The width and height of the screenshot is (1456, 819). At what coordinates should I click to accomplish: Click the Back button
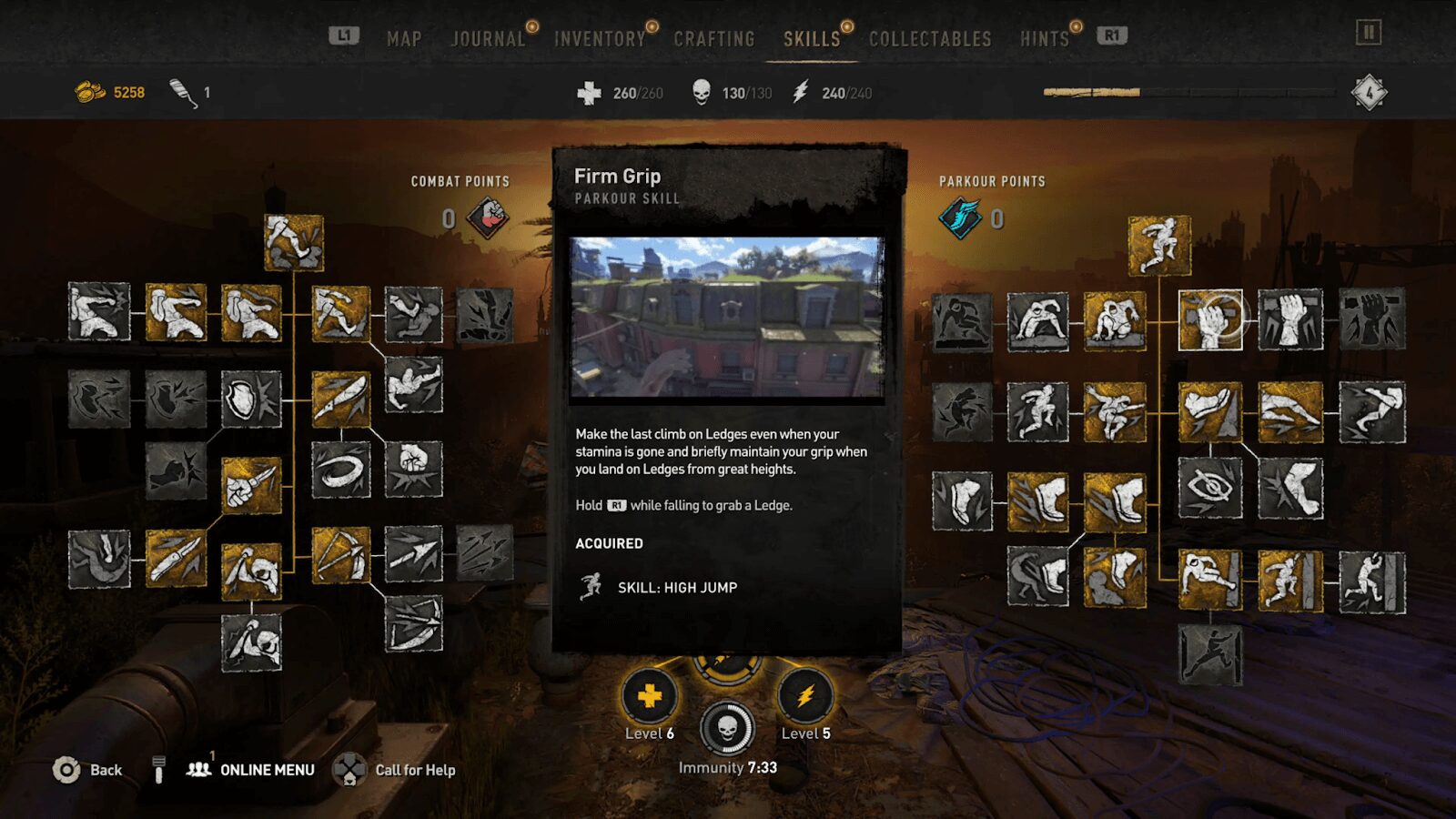87,770
